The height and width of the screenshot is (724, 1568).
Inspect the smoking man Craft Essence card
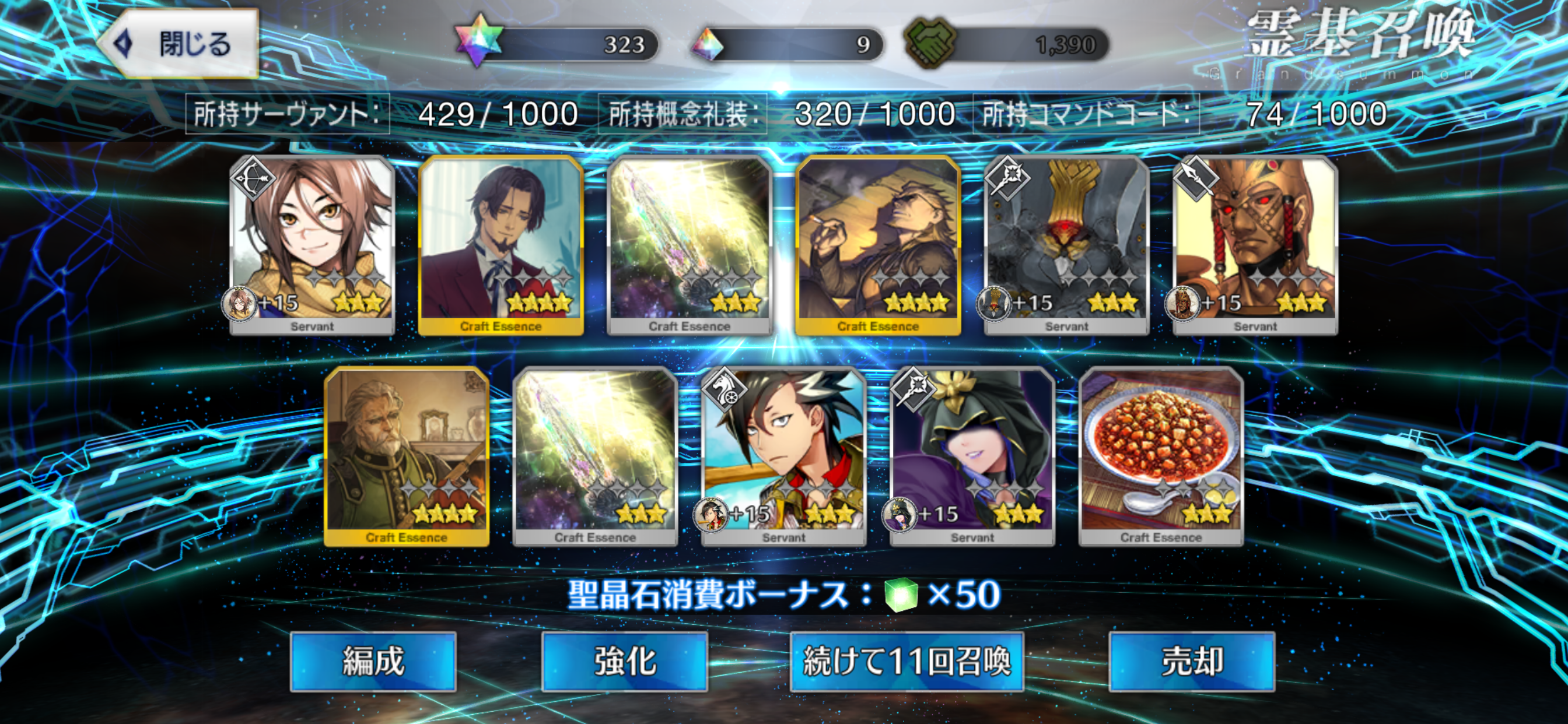coord(878,243)
